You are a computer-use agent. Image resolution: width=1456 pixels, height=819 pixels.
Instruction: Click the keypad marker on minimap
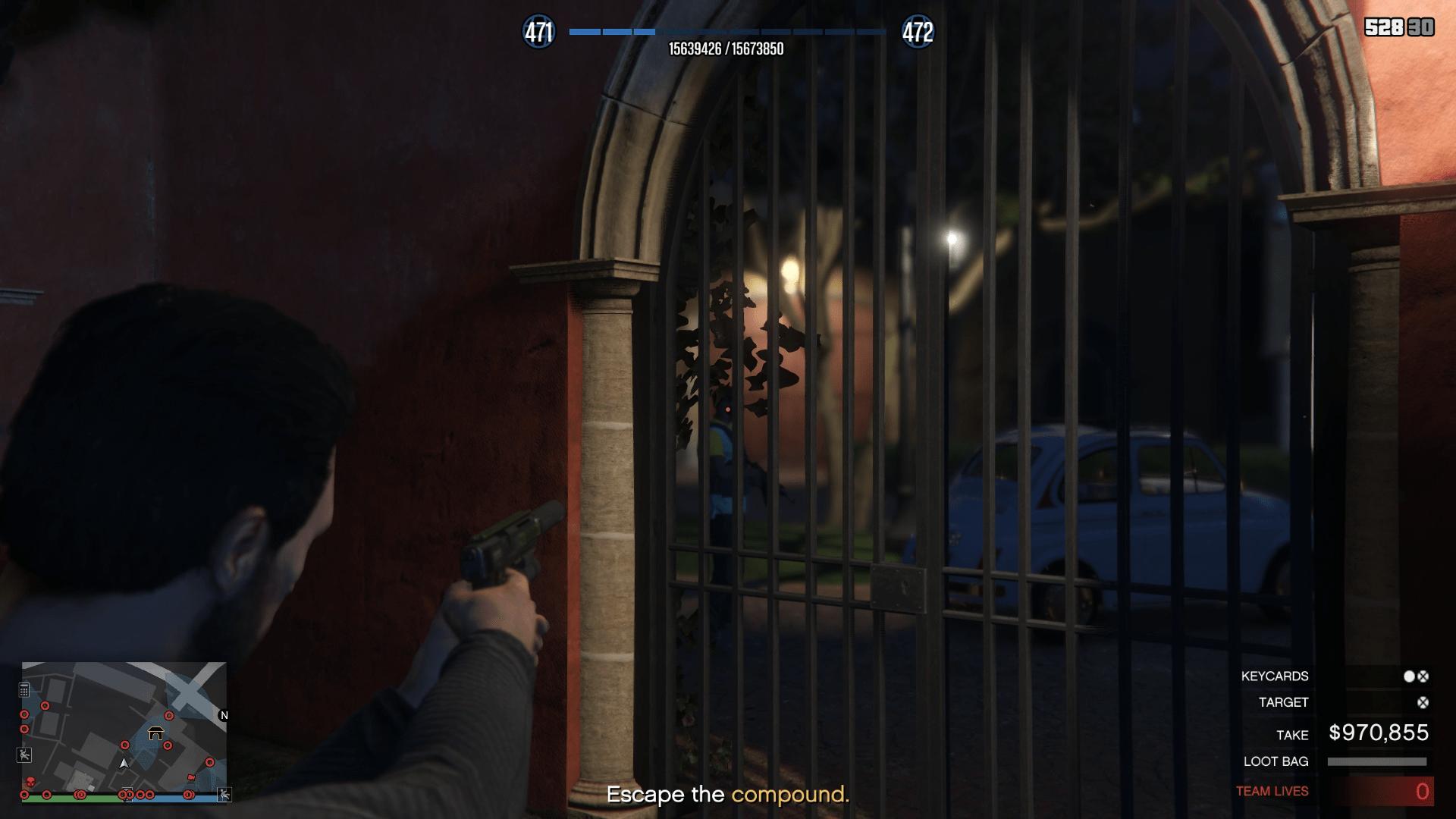[24, 690]
